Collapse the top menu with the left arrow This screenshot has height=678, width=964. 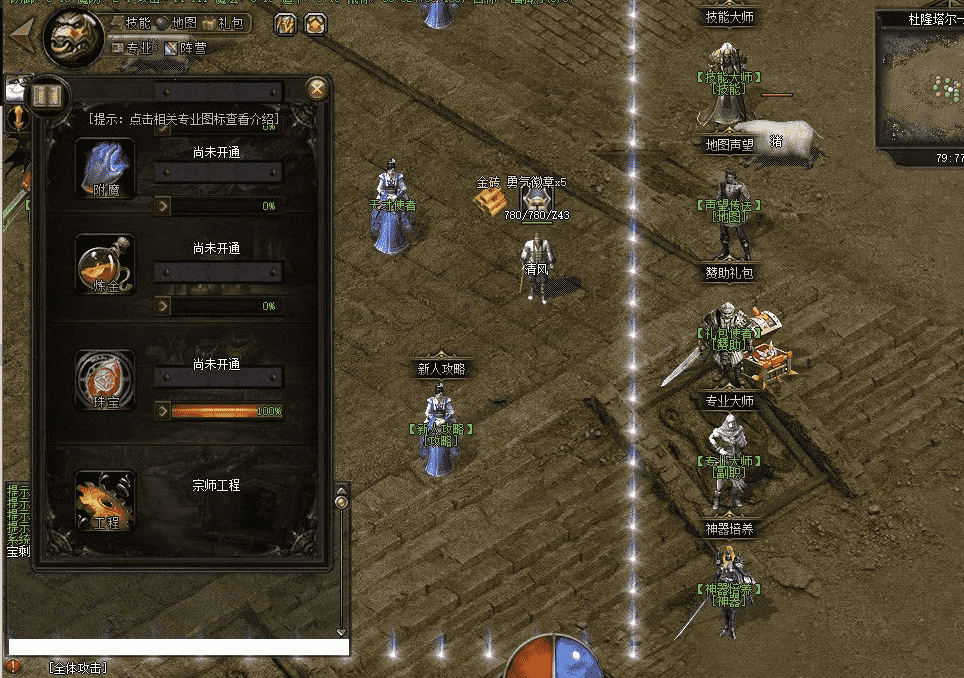click(20, 31)
